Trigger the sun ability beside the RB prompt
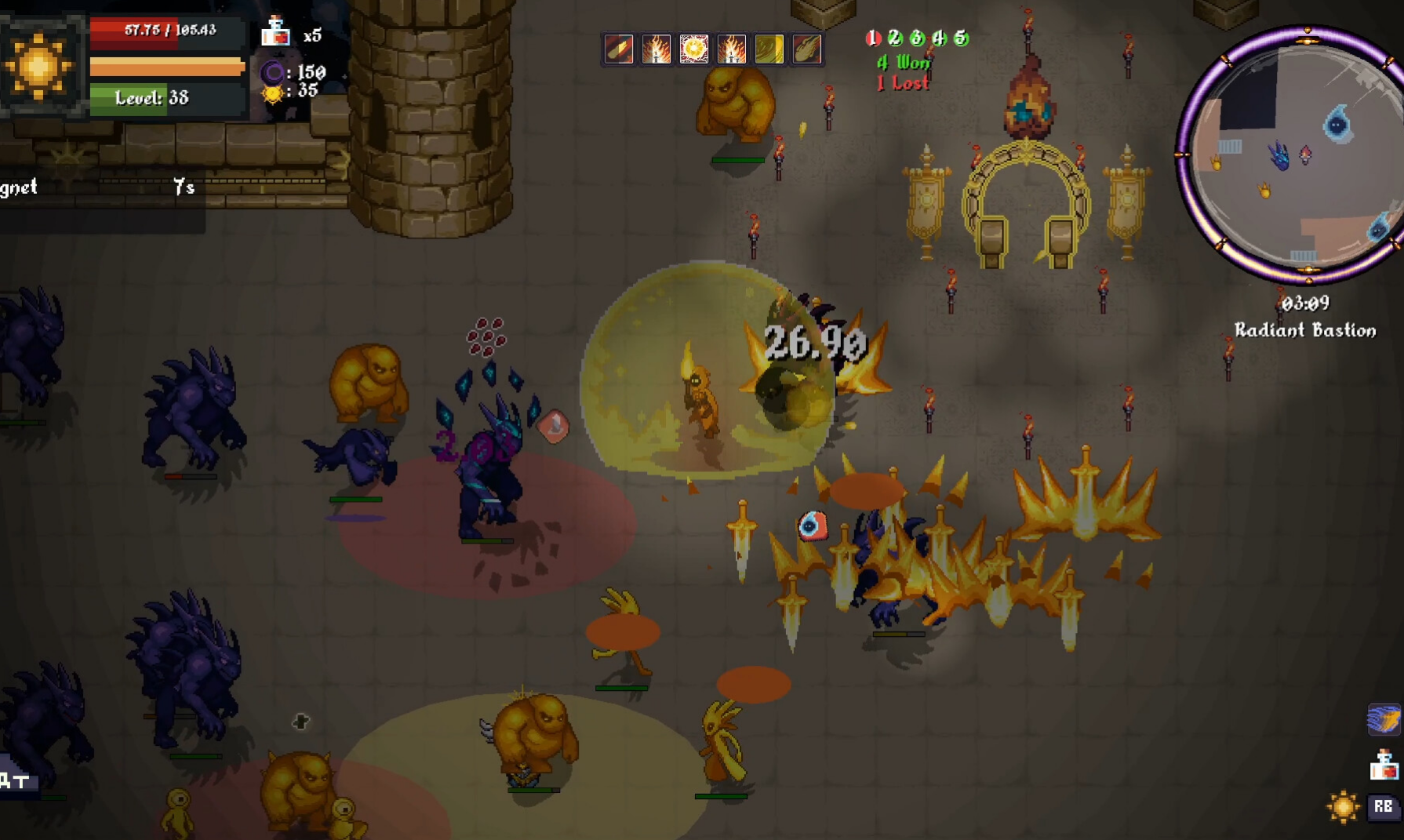 pyautogui.click(x=1342, y=806)
